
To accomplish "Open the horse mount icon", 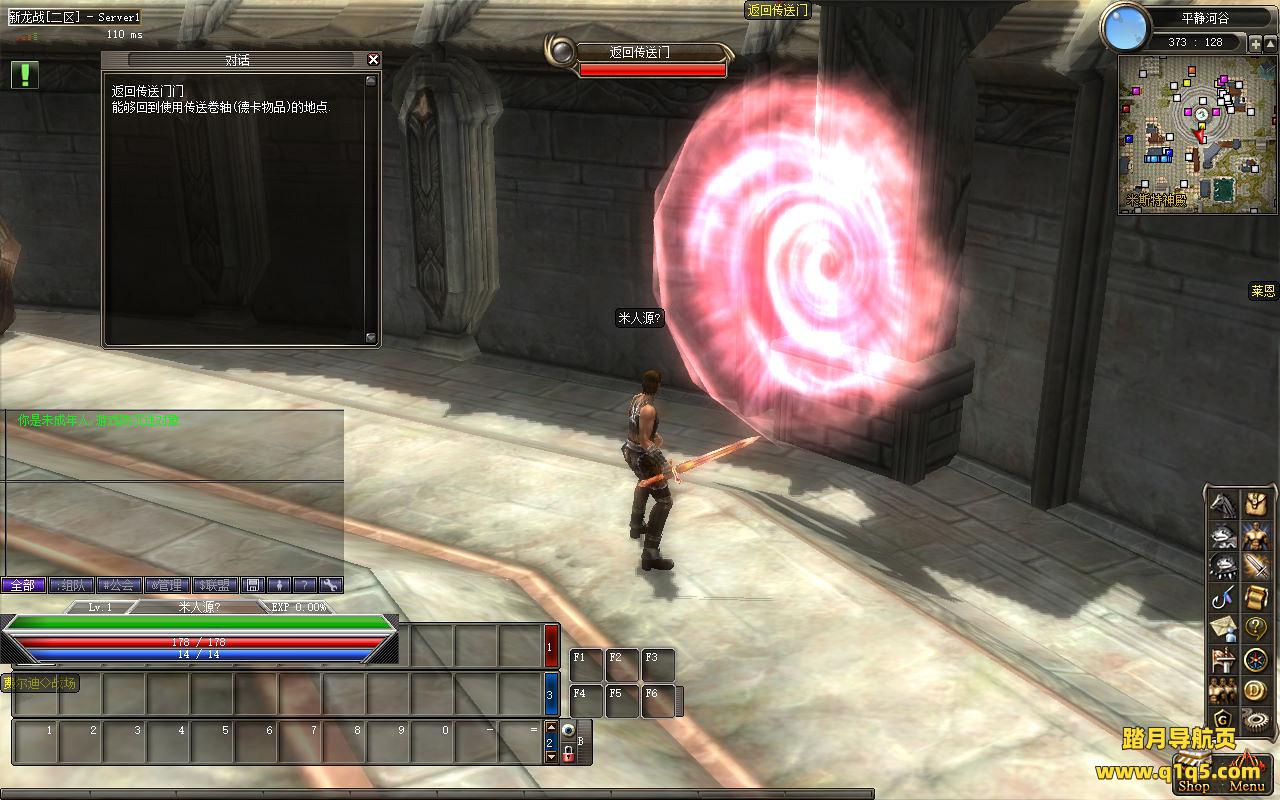I will [1223, 504].
